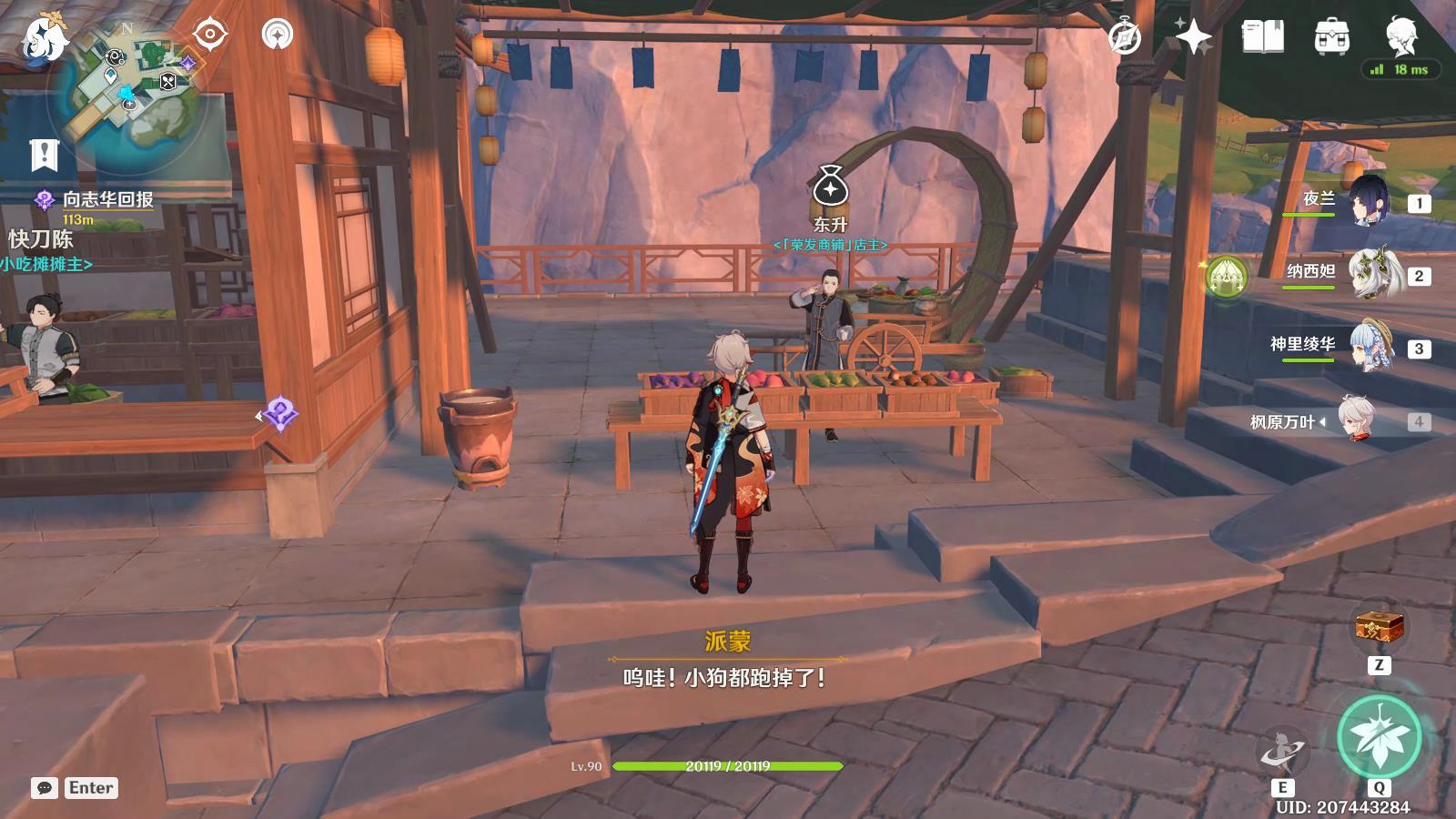Screen dimensions: 1456x819
Task: Use the treasure chest gadget
Action: tap(1380, 627)
